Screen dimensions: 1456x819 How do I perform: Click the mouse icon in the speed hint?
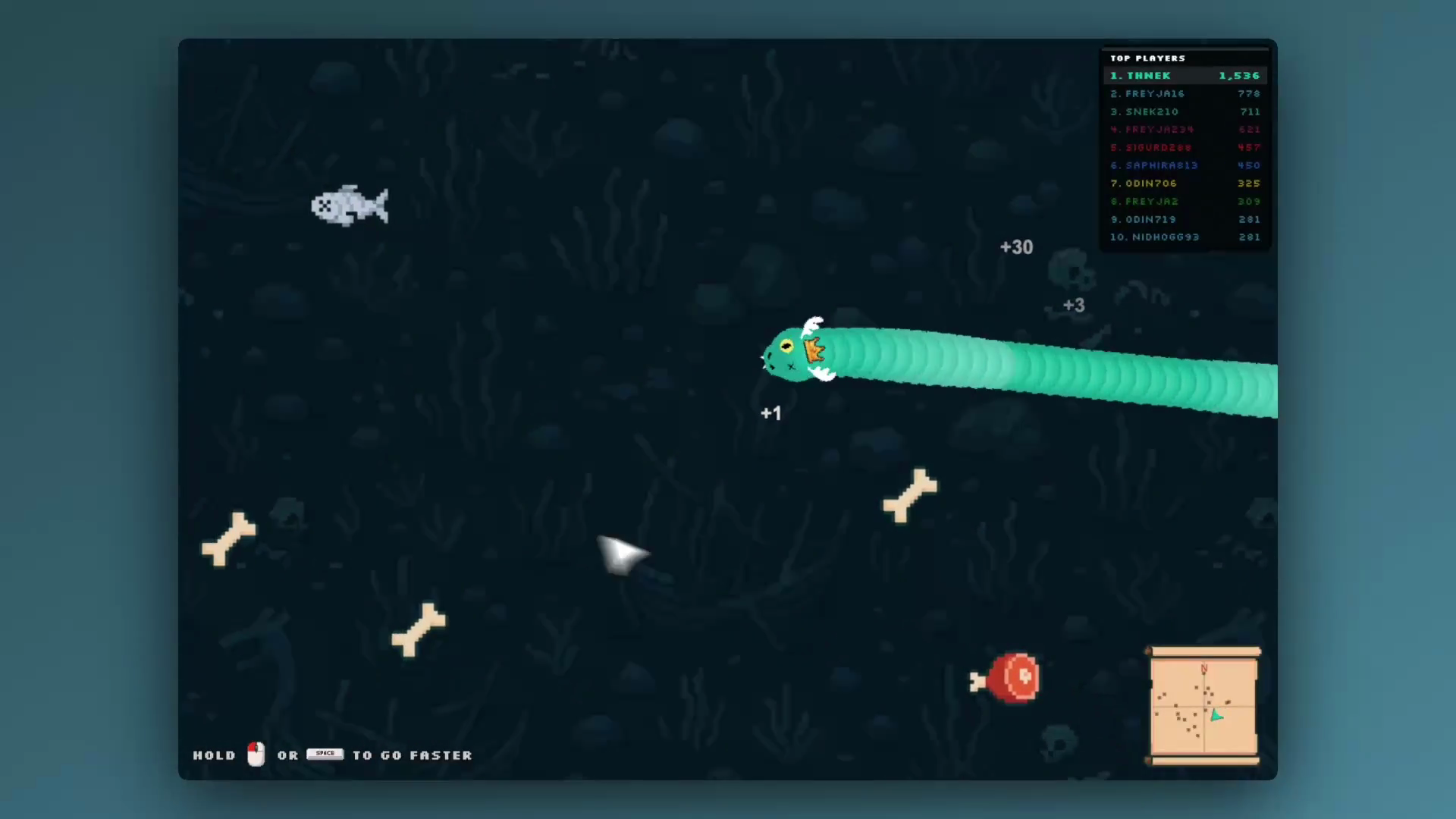click(255, 755)
